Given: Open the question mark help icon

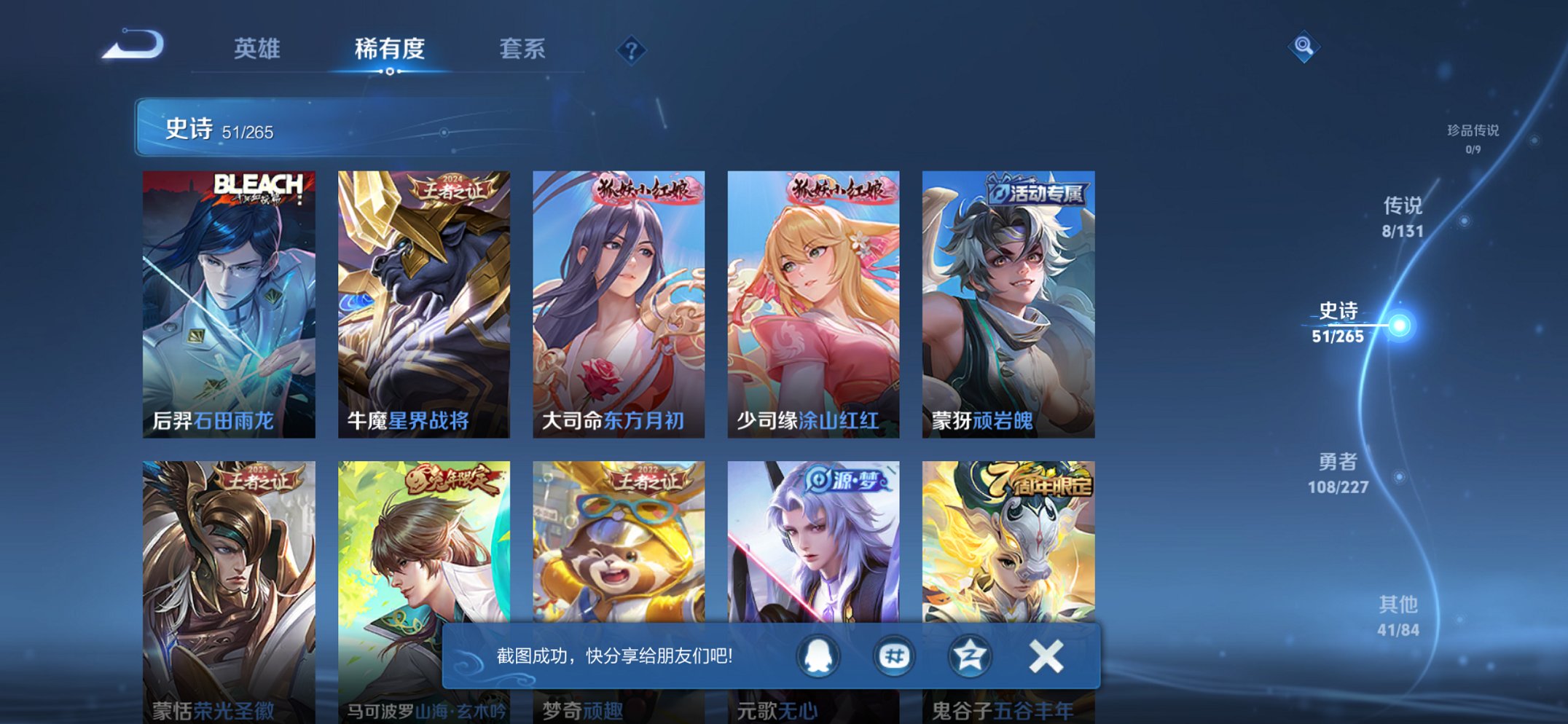Looking at the screenshot, I should click(x=632, y=50).
